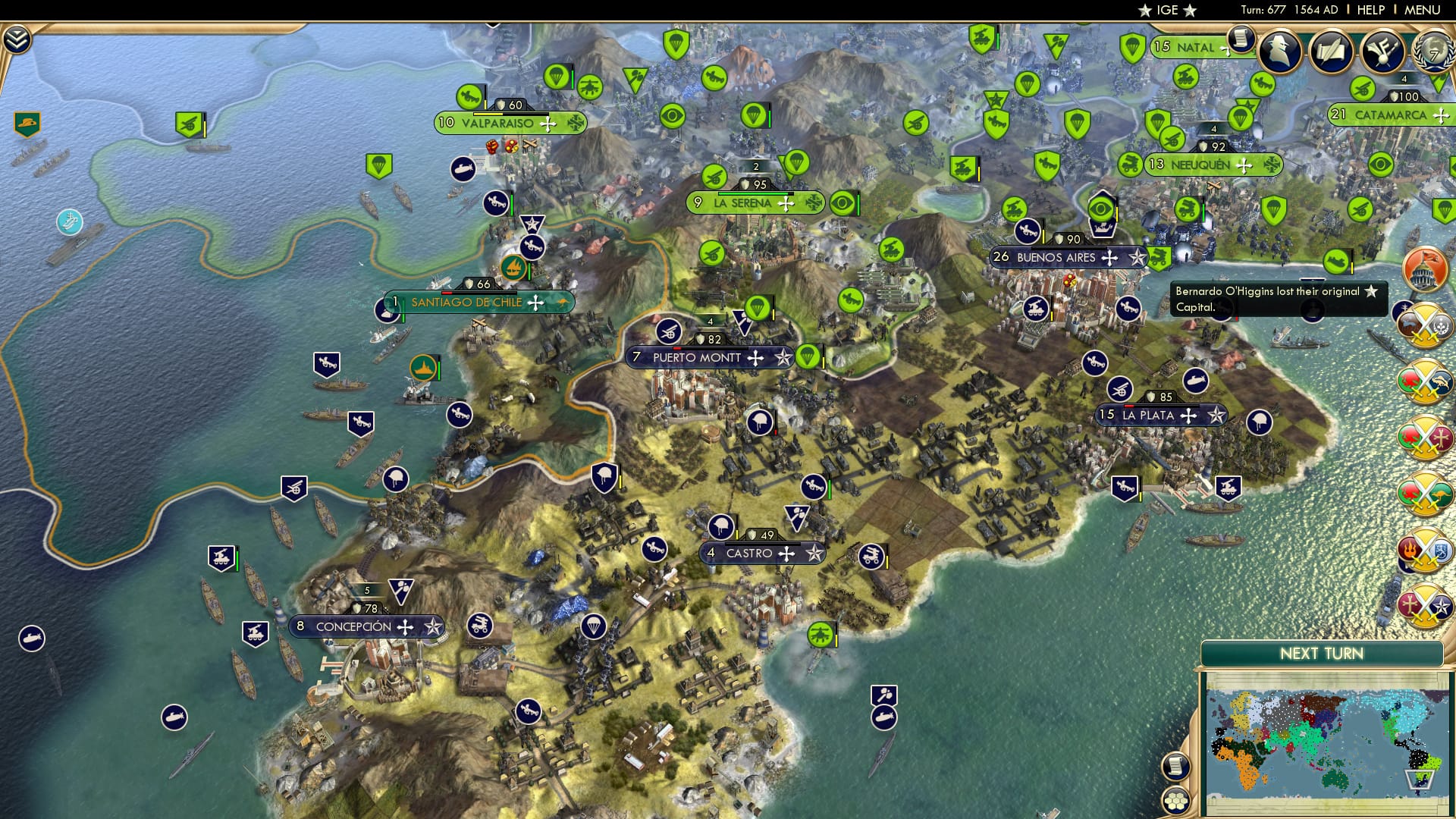This screenshot has height=819, width=1456.
Task: Open map options scroll beside the minimap
Action: point(1175,767)
